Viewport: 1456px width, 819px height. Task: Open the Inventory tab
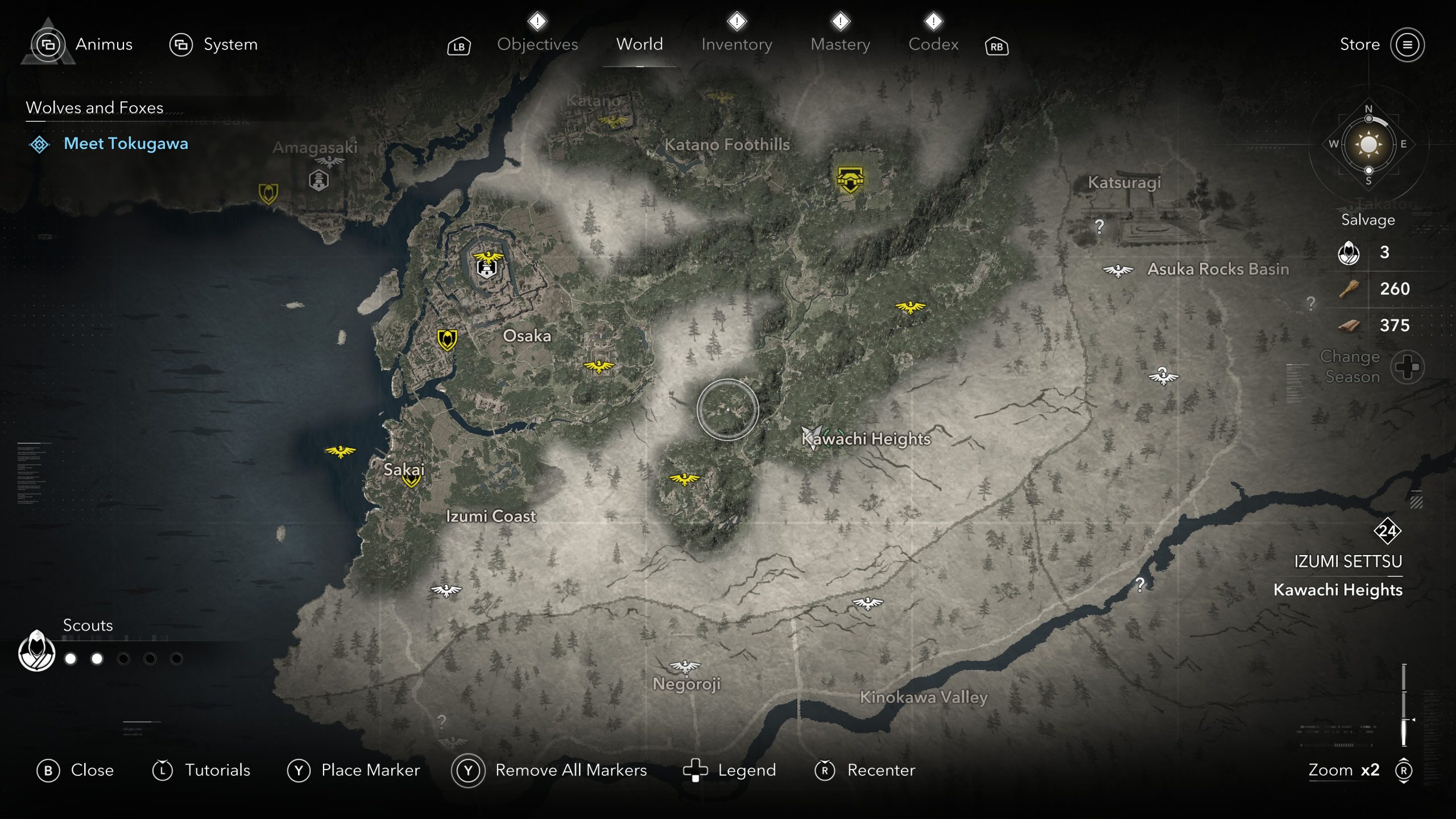tap(737, 44)
